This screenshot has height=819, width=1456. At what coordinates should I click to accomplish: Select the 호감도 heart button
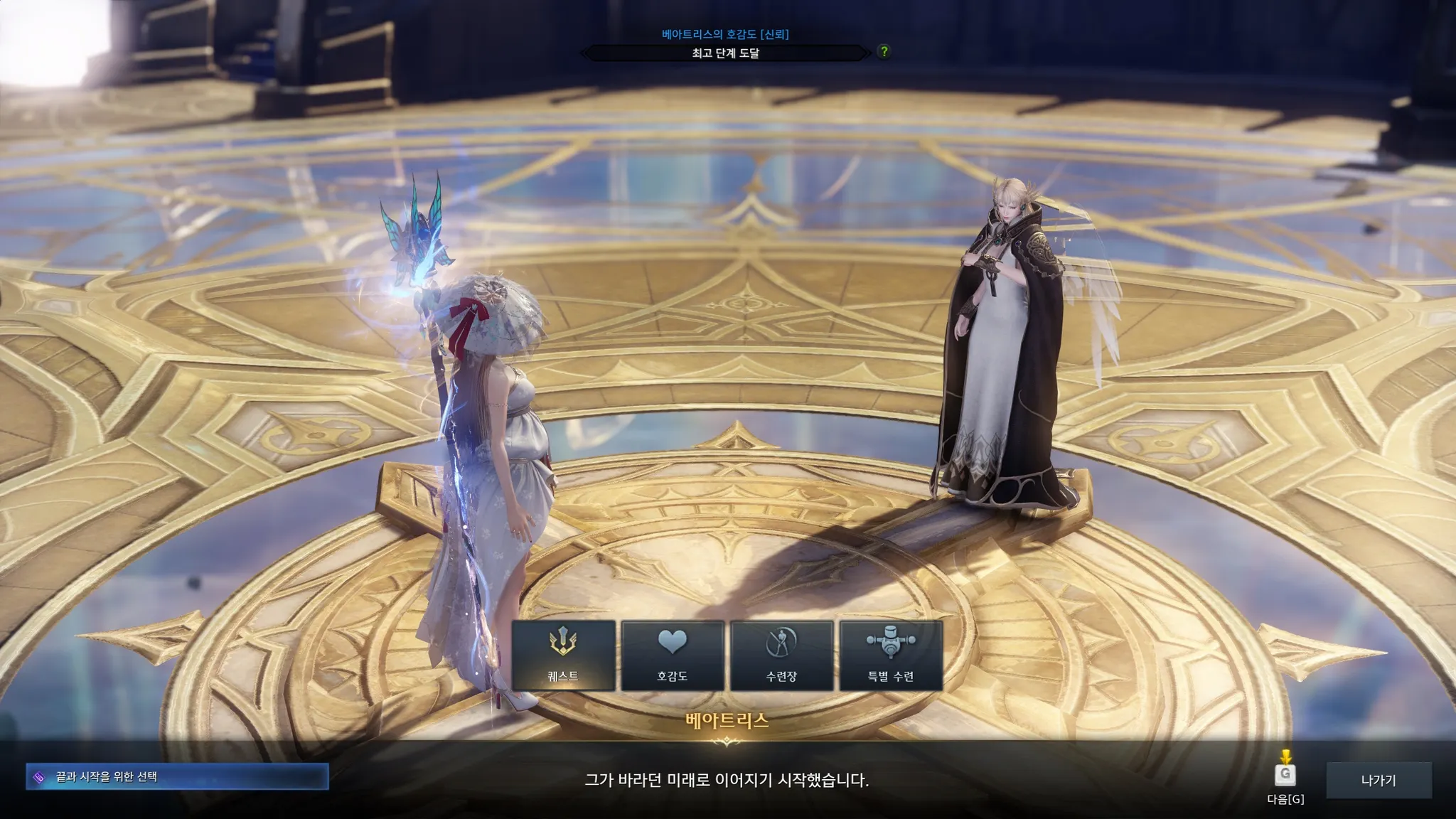pos(673,655)
